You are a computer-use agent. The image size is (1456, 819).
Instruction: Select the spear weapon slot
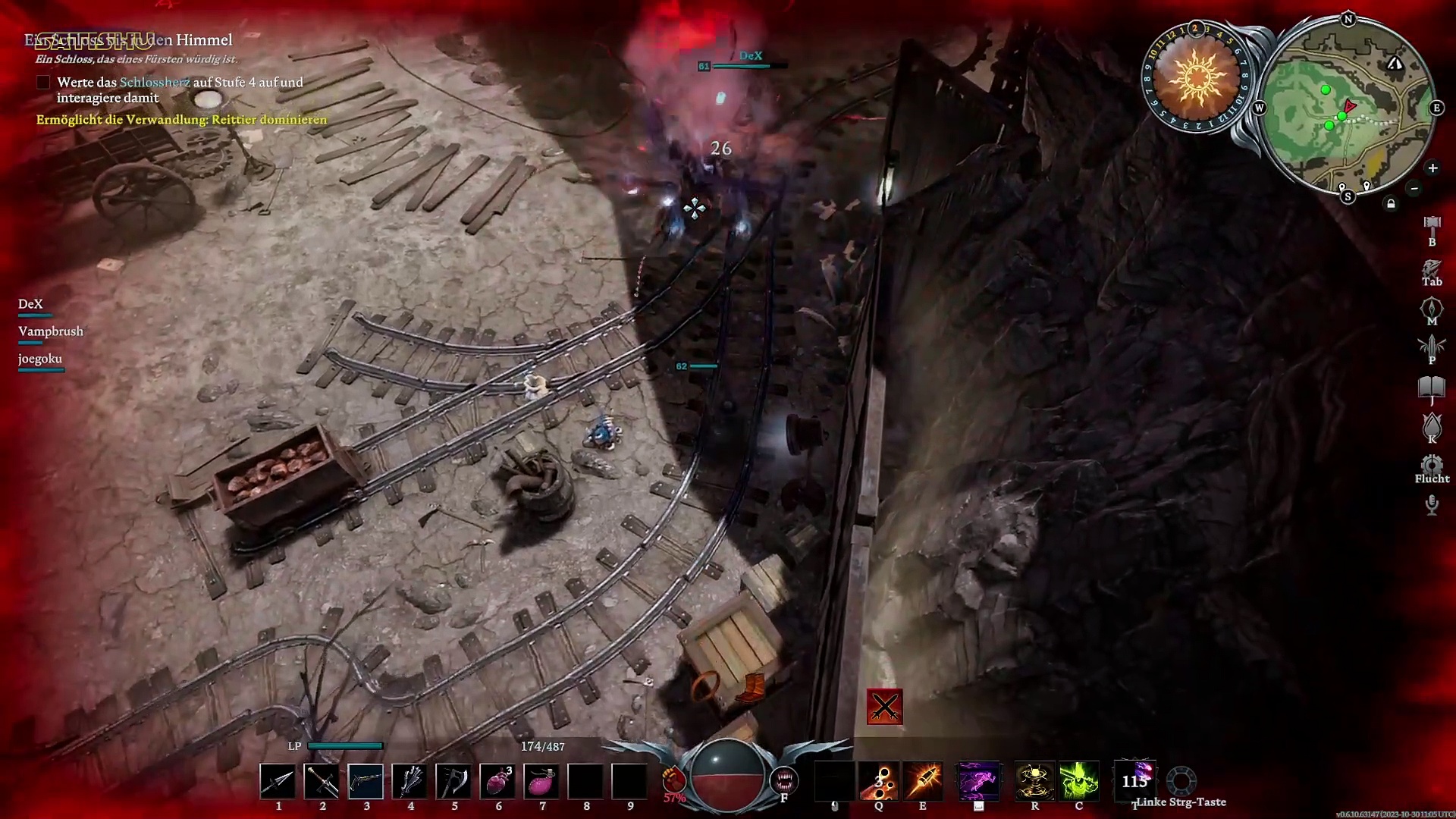pos(278,781)
